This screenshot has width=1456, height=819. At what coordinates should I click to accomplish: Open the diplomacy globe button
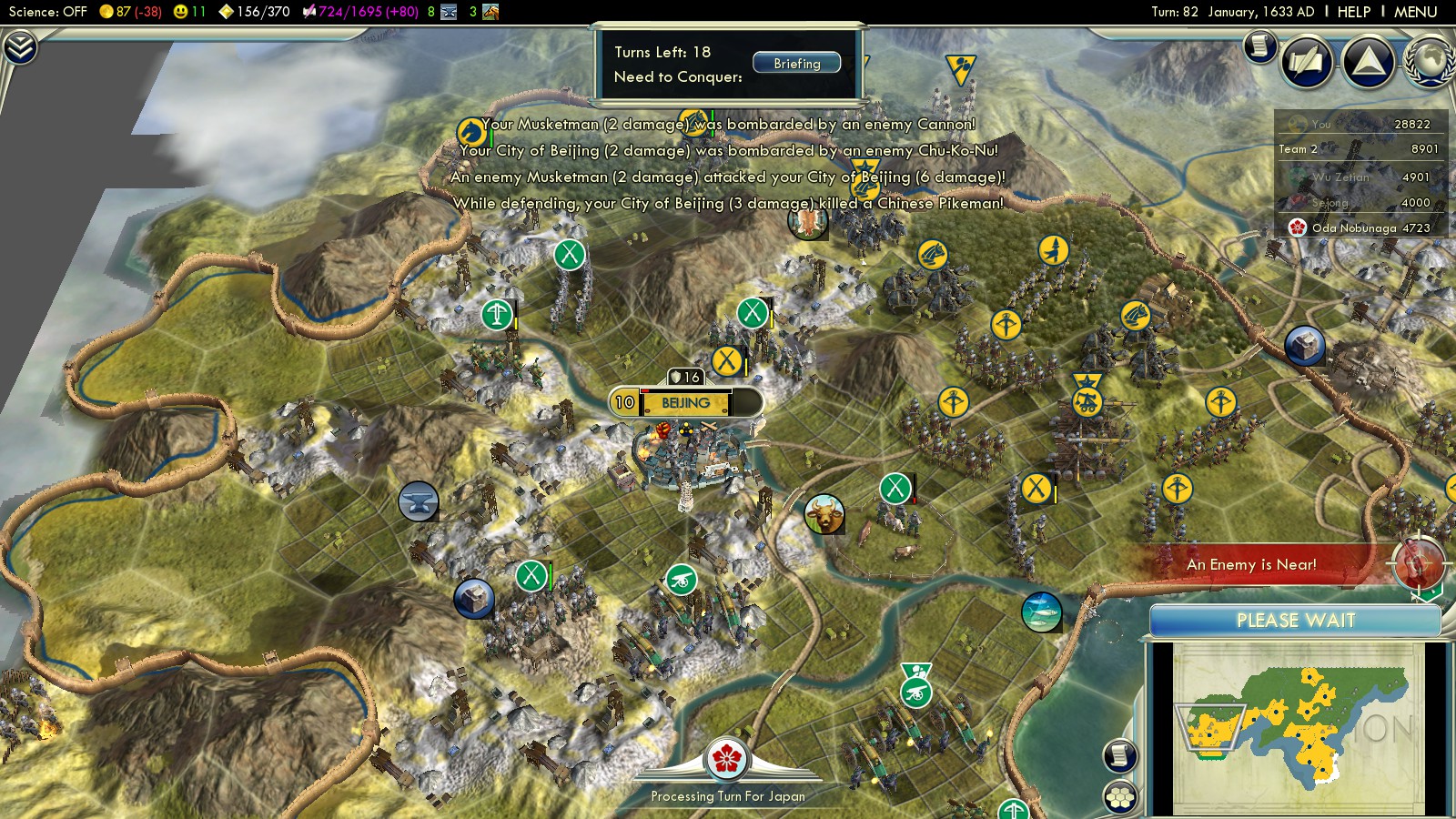tap(1431, 62)
